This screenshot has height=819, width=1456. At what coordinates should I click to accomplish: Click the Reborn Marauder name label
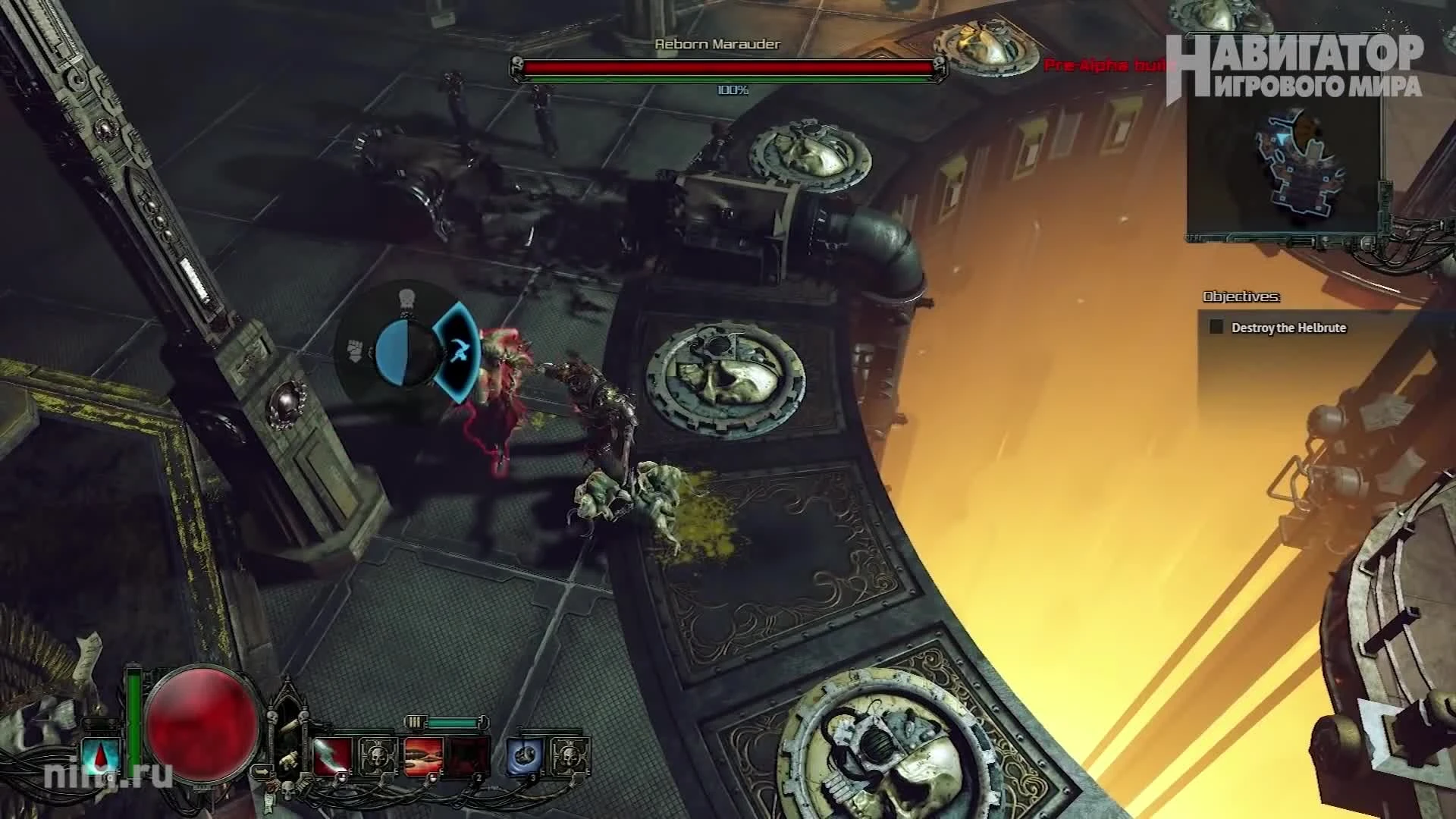(x=715, y=45)
